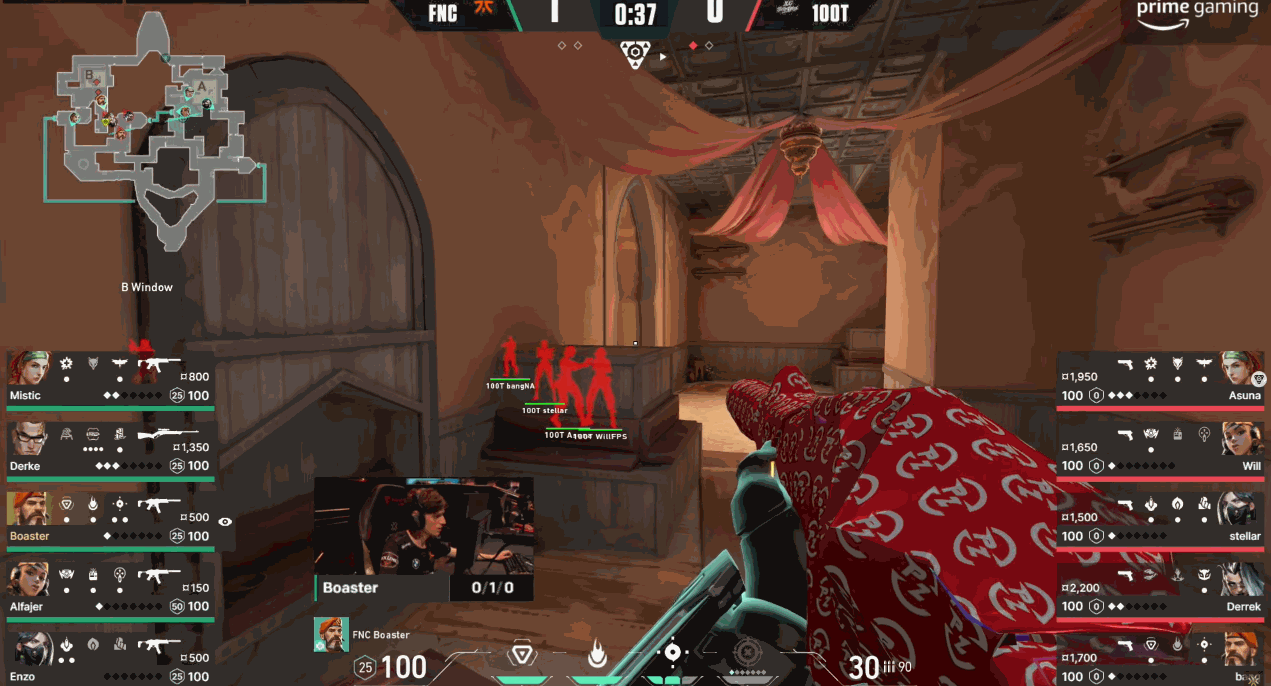Select Mistic's player row

tap(110, 378)
